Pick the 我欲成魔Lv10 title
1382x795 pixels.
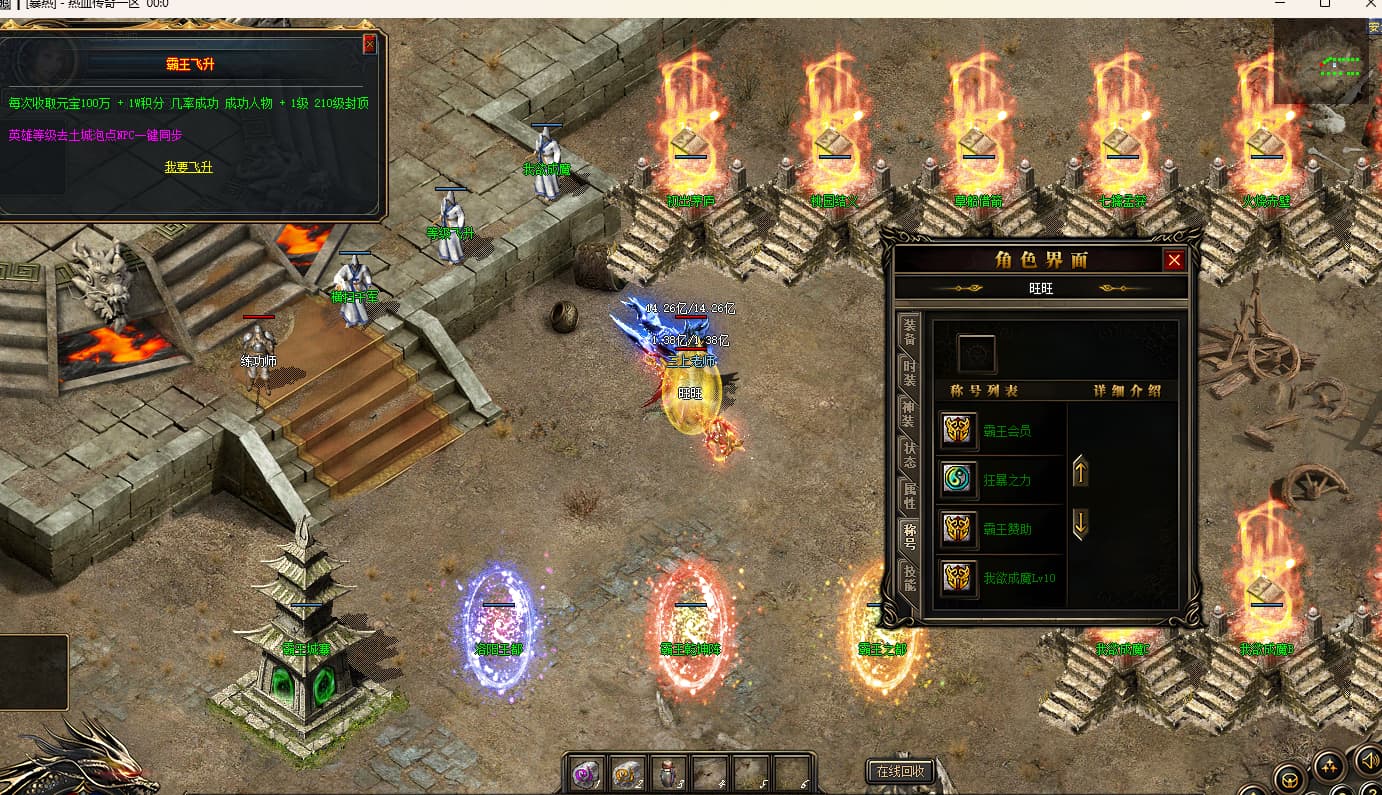(x=1018, y=578)
